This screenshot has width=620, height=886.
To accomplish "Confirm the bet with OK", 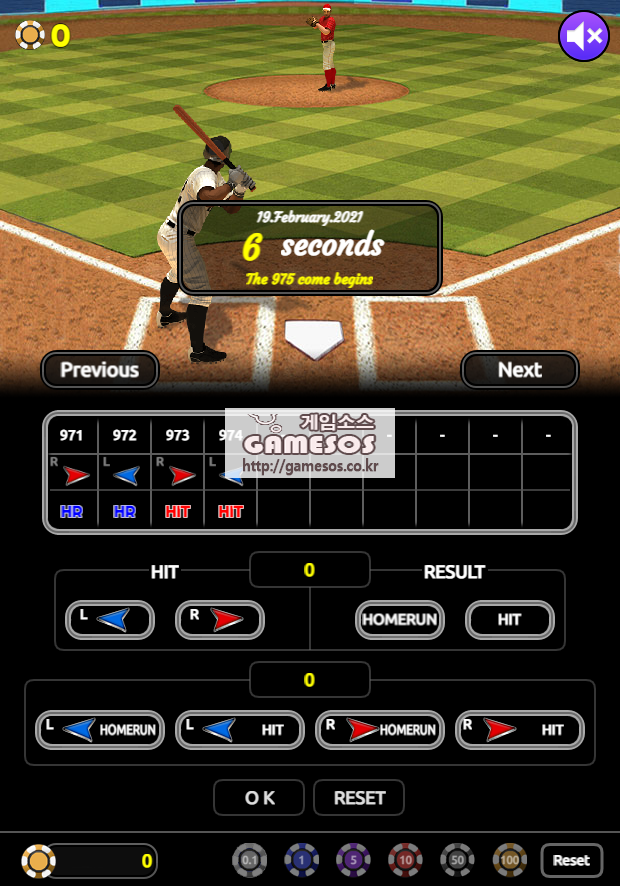I will tap(259, 798).
